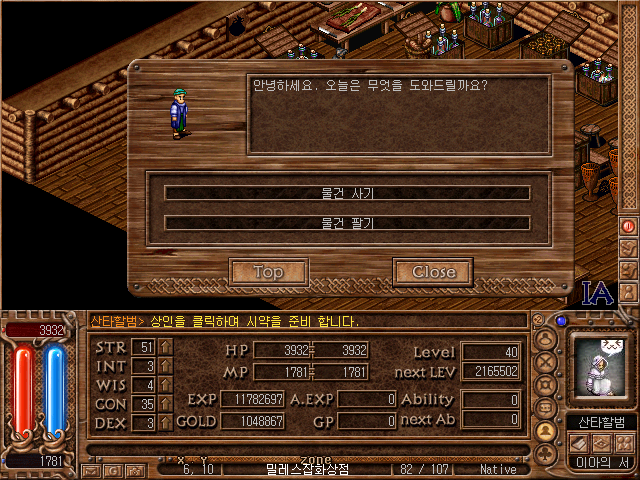
Task: Open the speech-bubble round side icon
Action: tap(546, 408)
